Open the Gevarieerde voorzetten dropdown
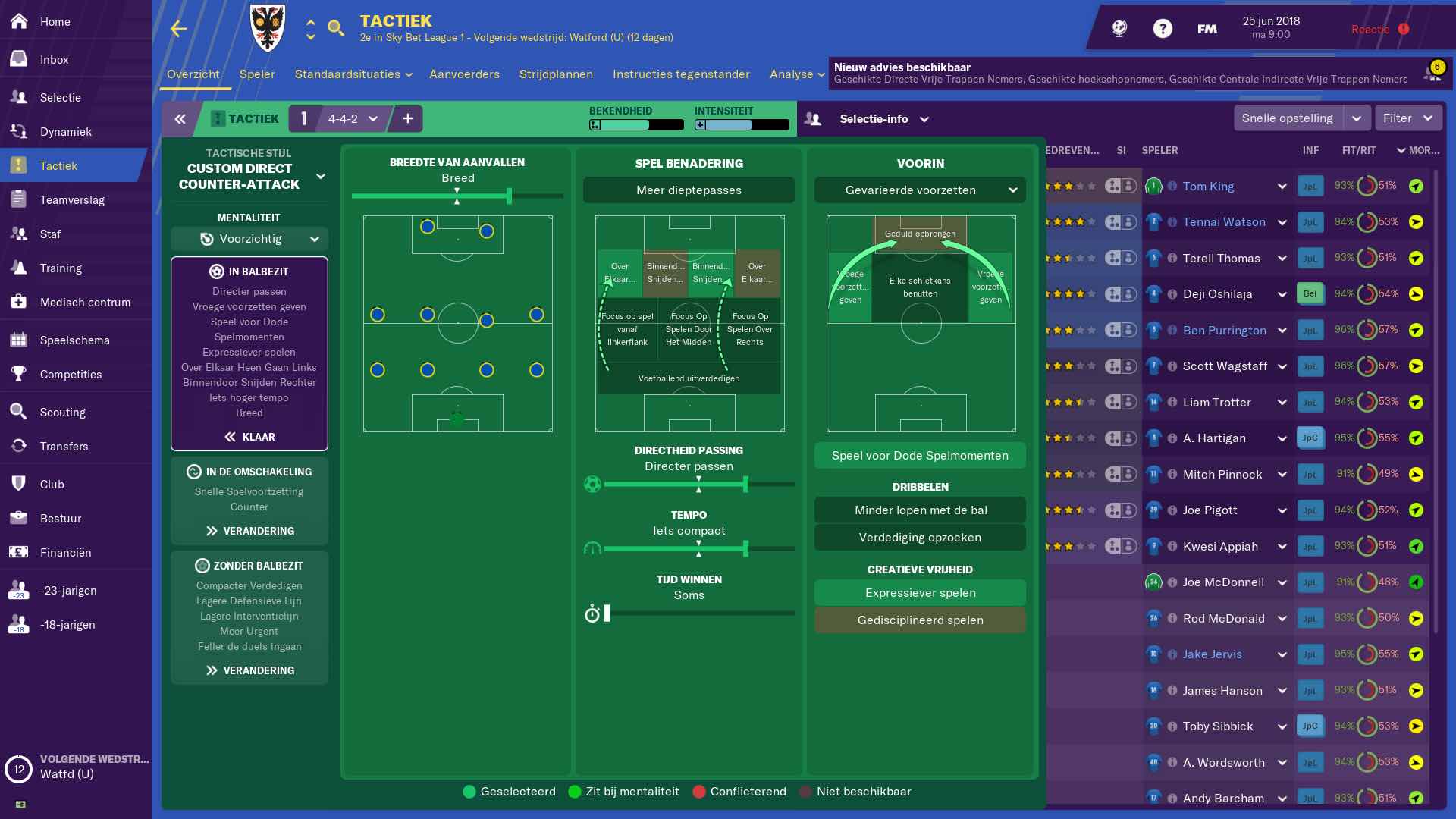1456x819 pixels. point(920,190)
